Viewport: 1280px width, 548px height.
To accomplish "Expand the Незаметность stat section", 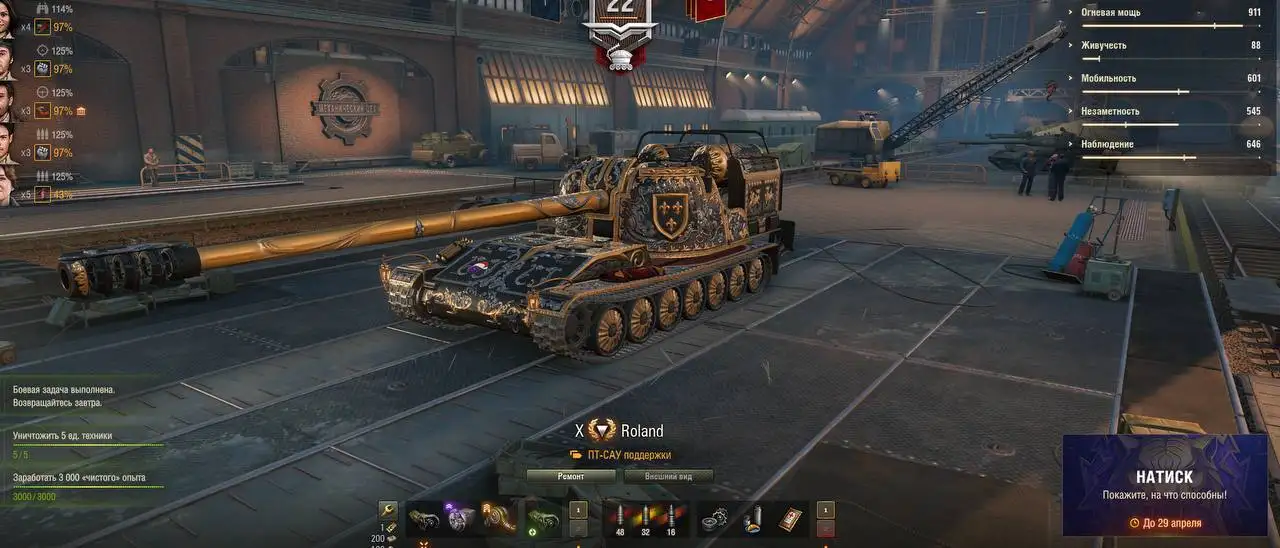I will coord(1170,112).
